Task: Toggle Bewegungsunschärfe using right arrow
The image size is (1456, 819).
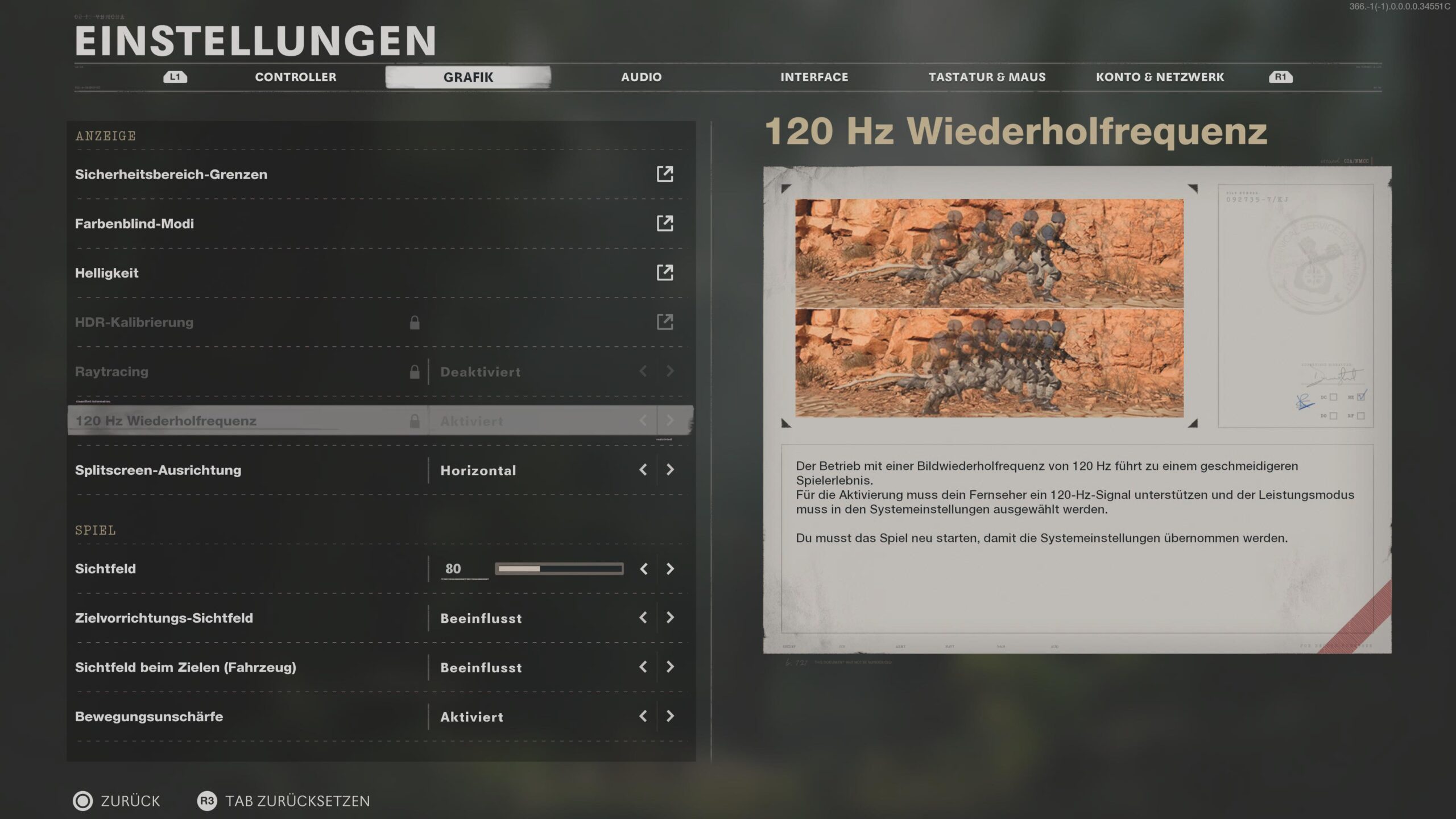Action: pos(670,716)
